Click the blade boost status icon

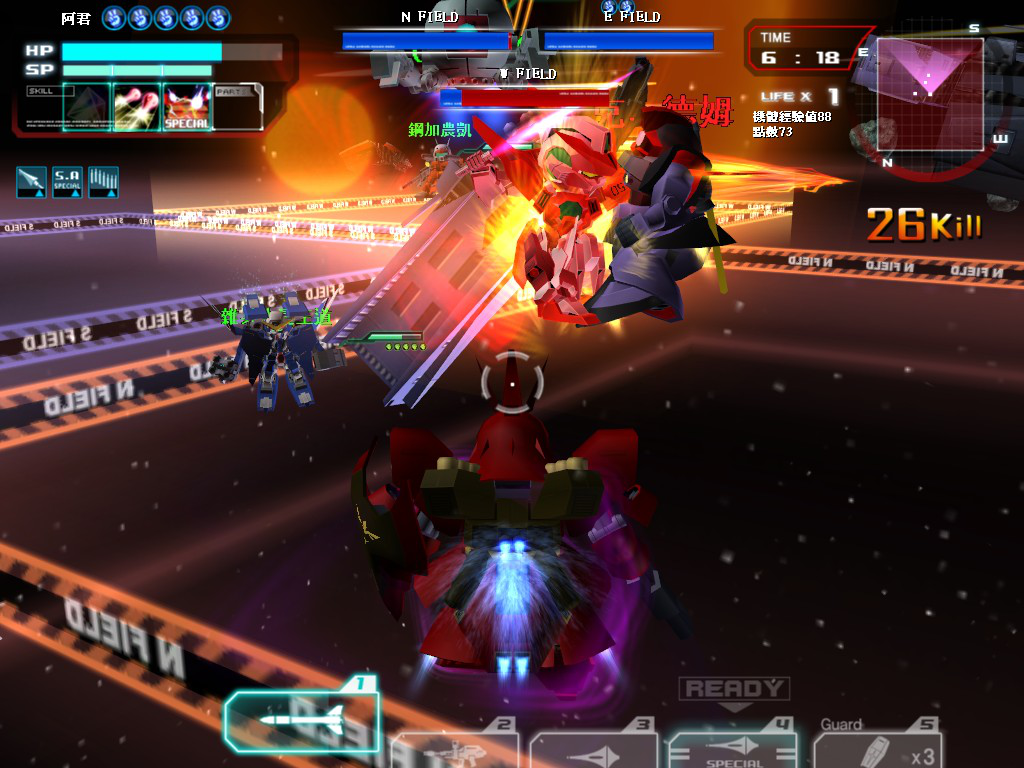pos(31,181)
